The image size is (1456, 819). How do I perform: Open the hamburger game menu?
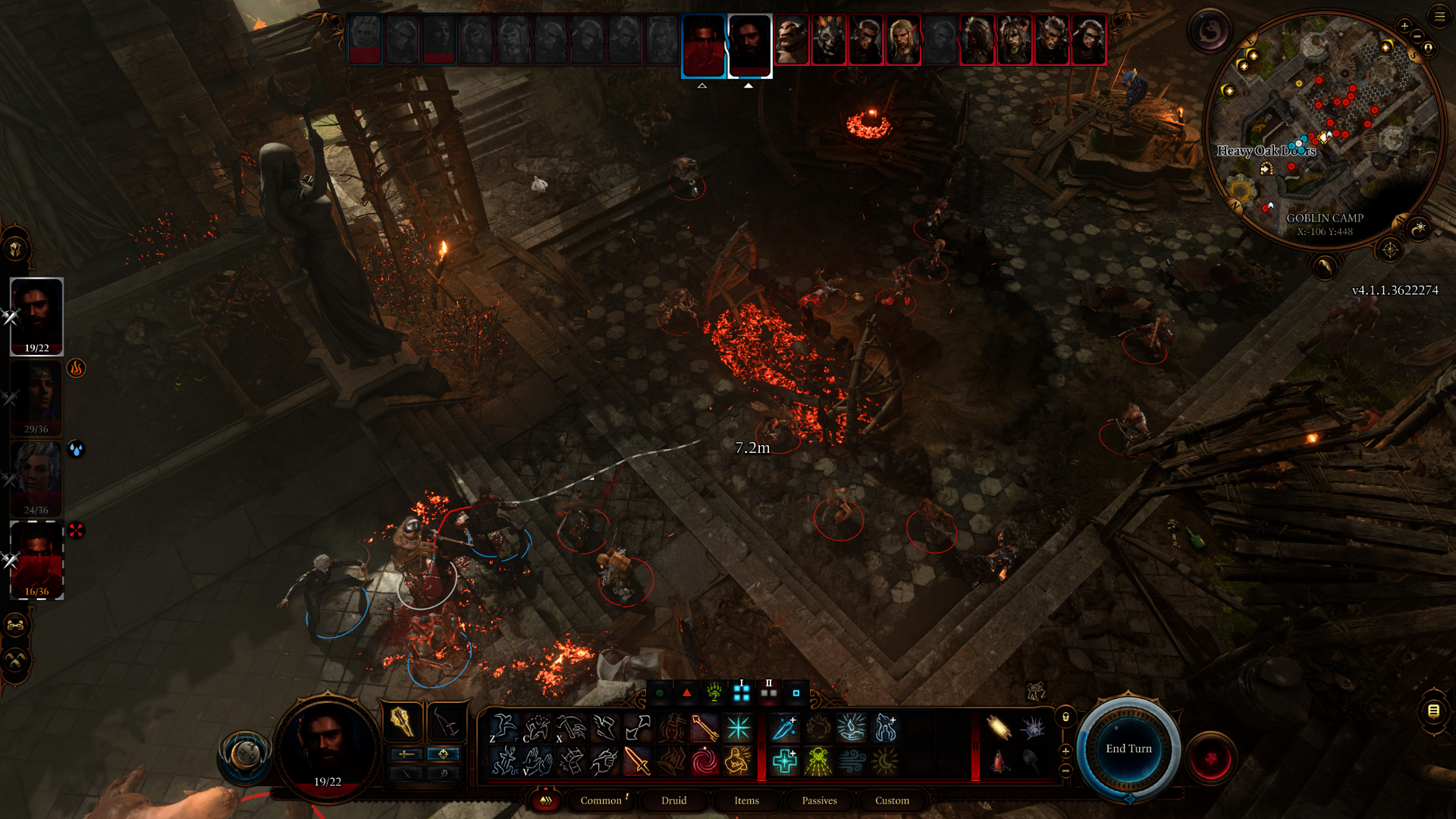1439,16
